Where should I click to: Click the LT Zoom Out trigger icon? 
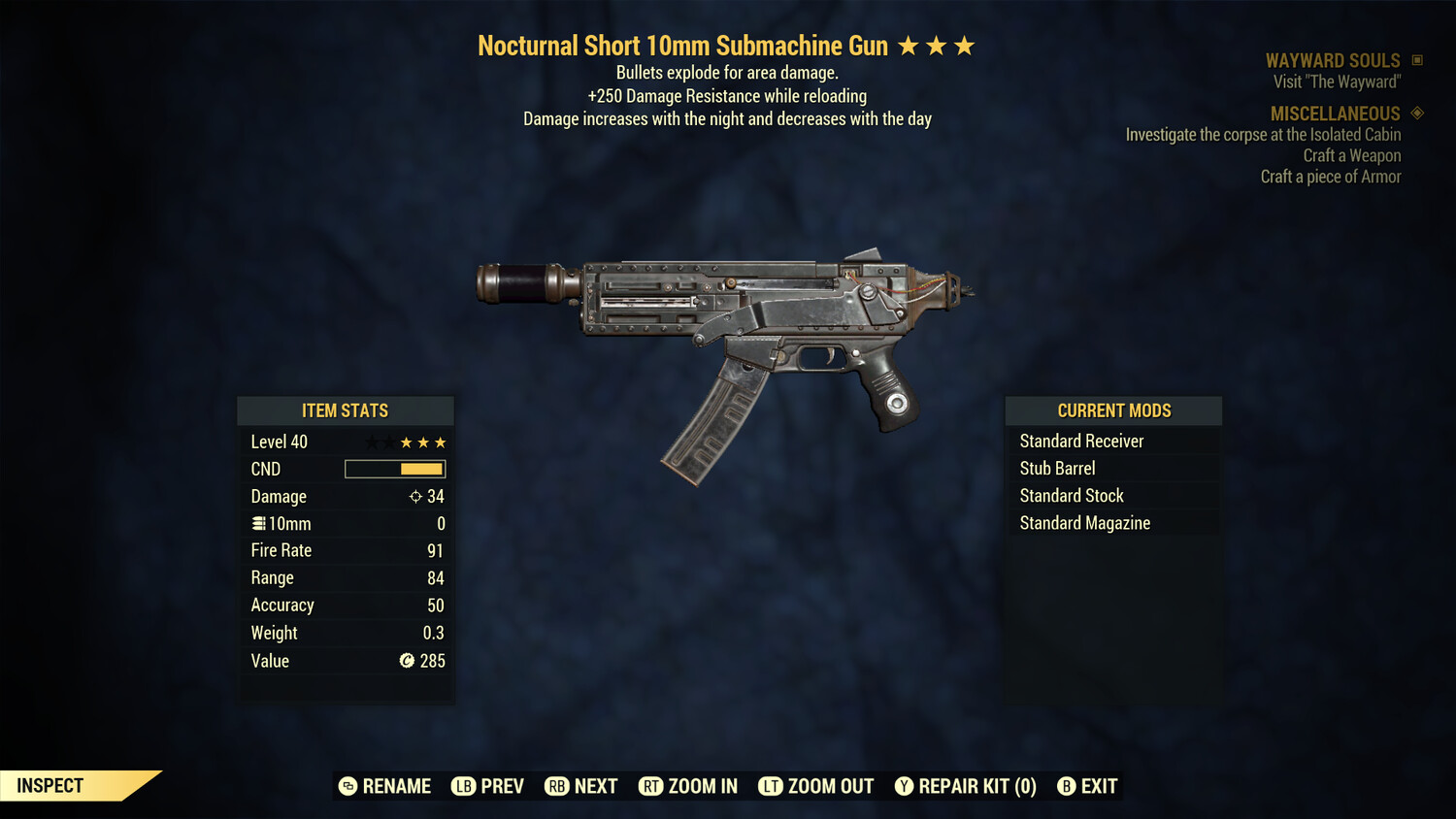click(770, 786)
